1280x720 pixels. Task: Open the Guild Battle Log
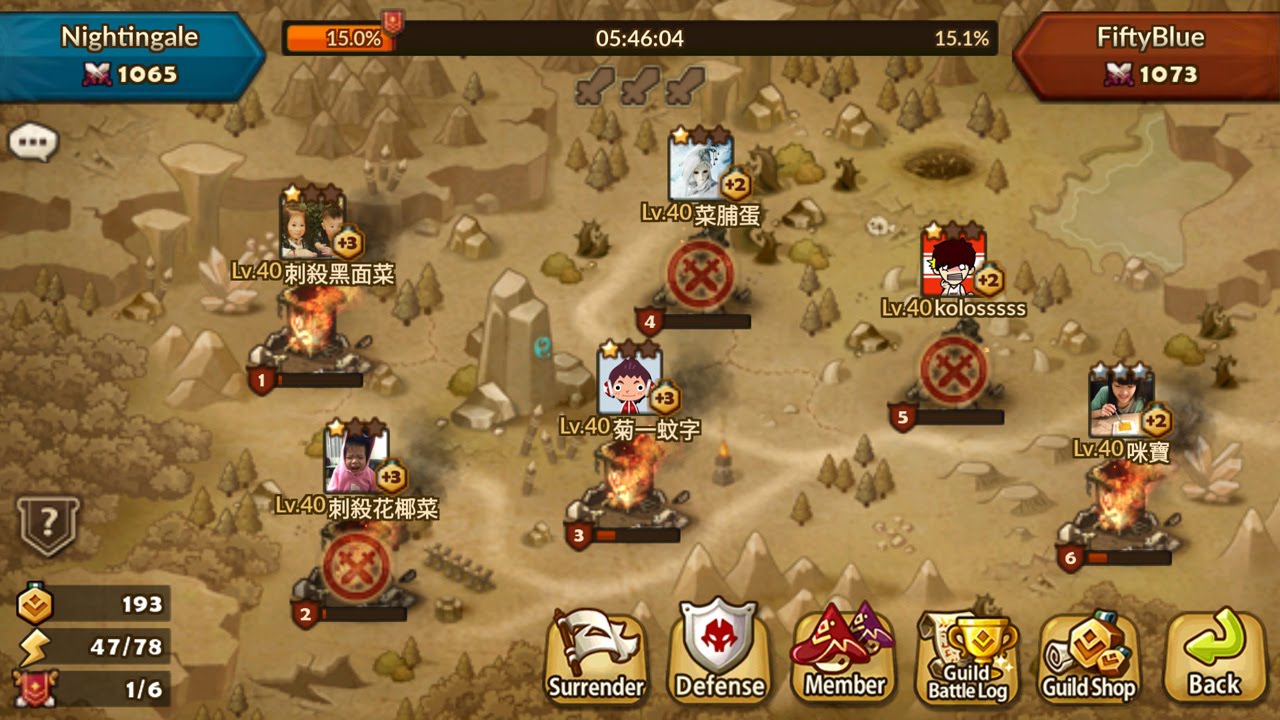[x=967, y=658]
